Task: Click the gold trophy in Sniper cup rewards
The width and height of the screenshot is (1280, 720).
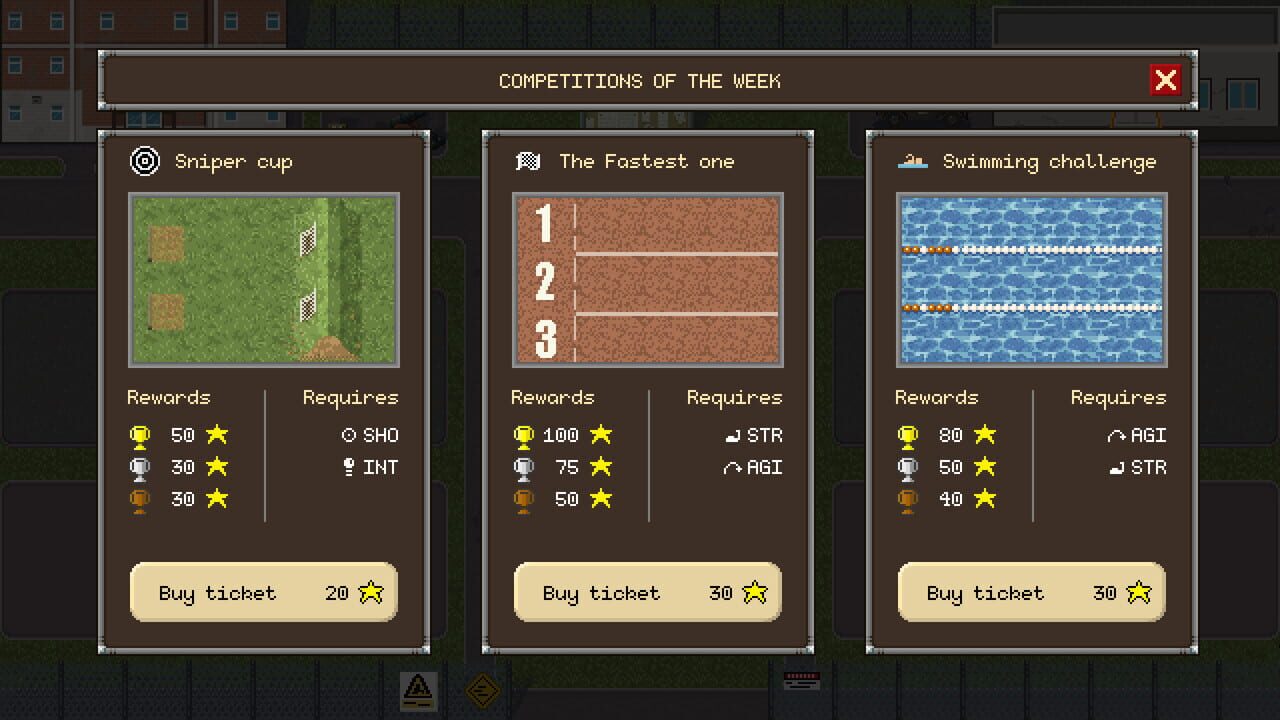Action: [140, 435]
